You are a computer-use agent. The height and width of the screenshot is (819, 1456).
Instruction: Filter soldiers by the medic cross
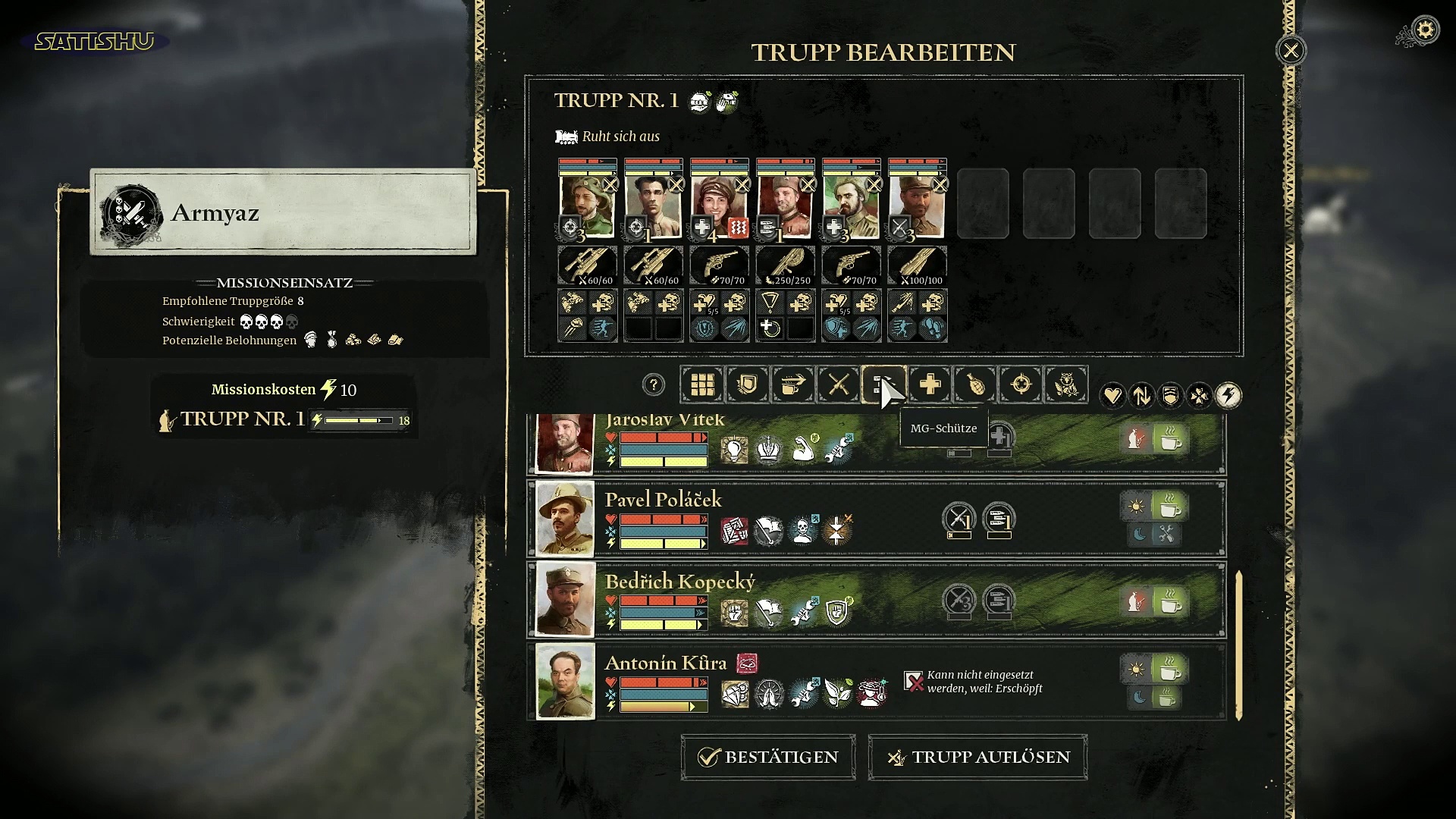[930, 384]
